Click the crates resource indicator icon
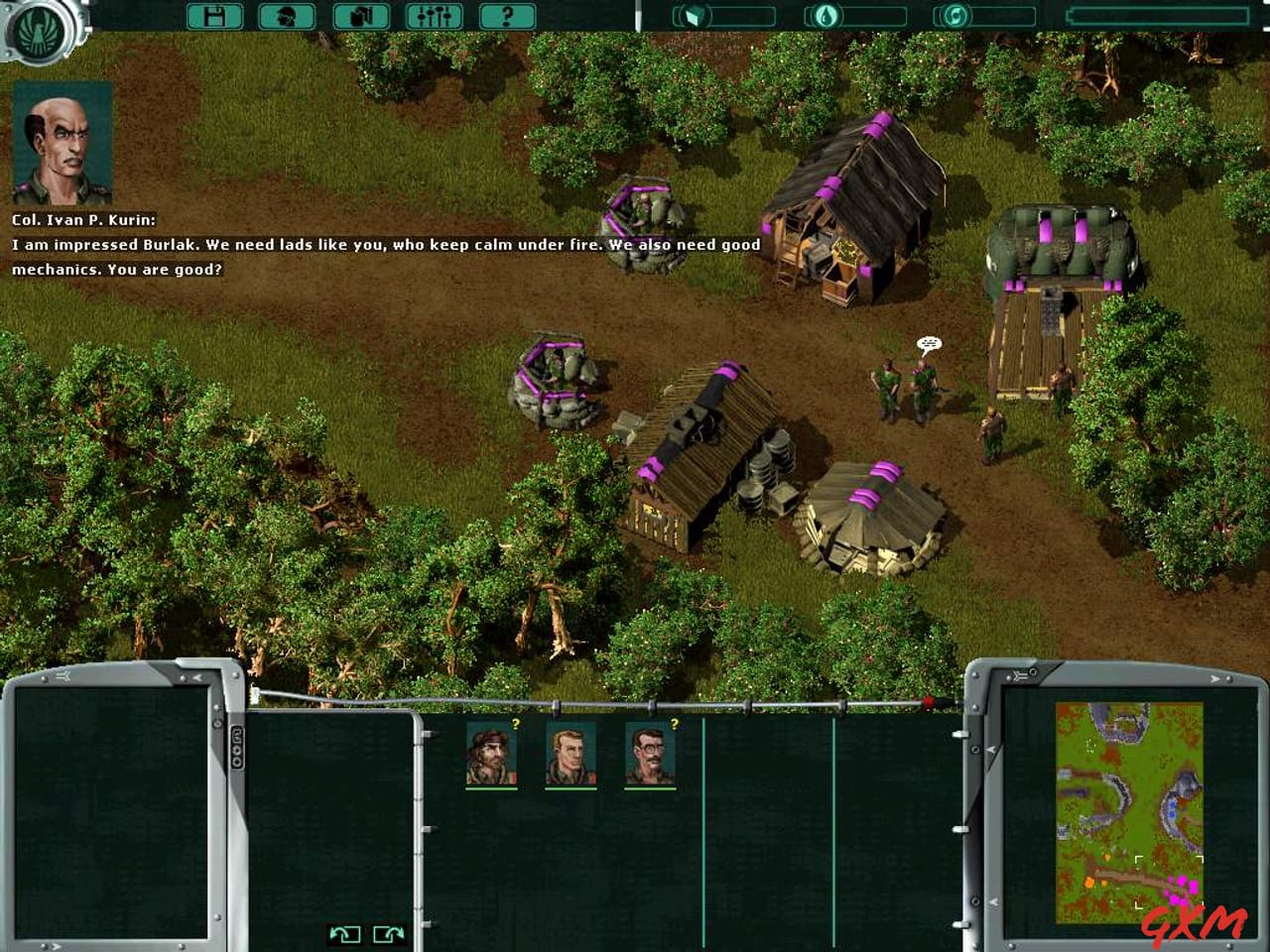 (694, 15)
